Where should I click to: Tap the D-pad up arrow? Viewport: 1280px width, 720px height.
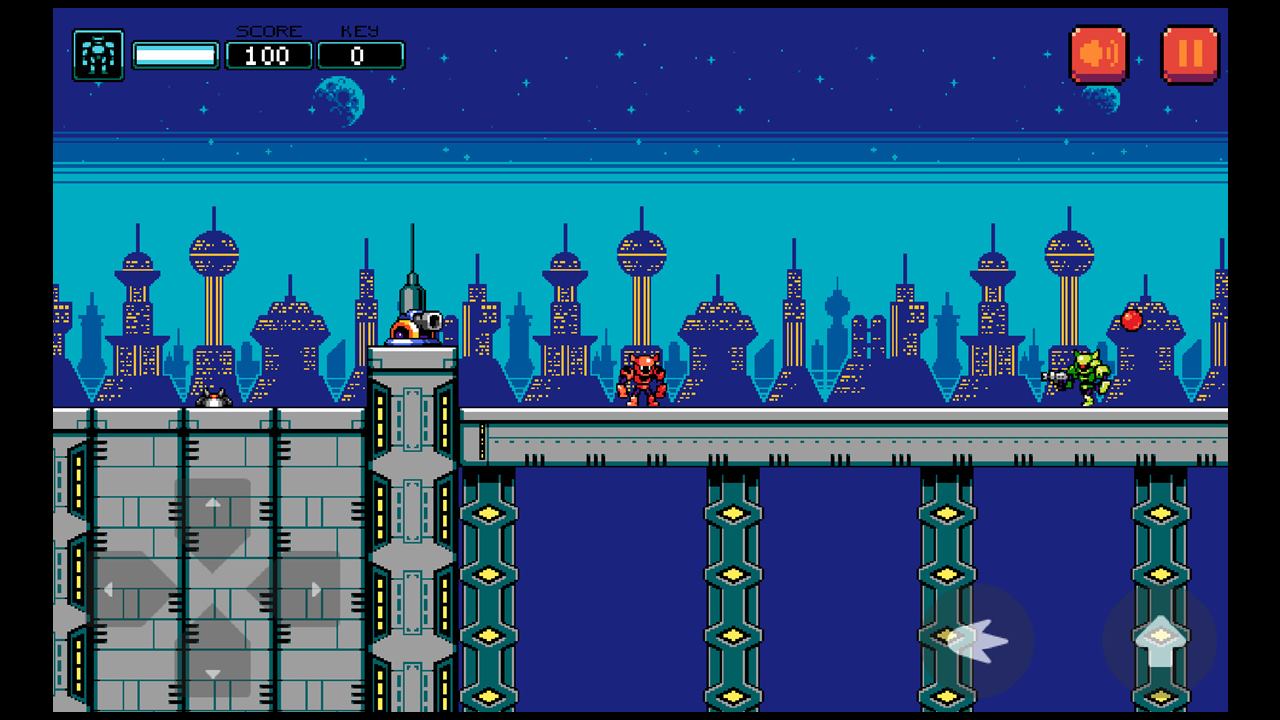click(213, 511)
